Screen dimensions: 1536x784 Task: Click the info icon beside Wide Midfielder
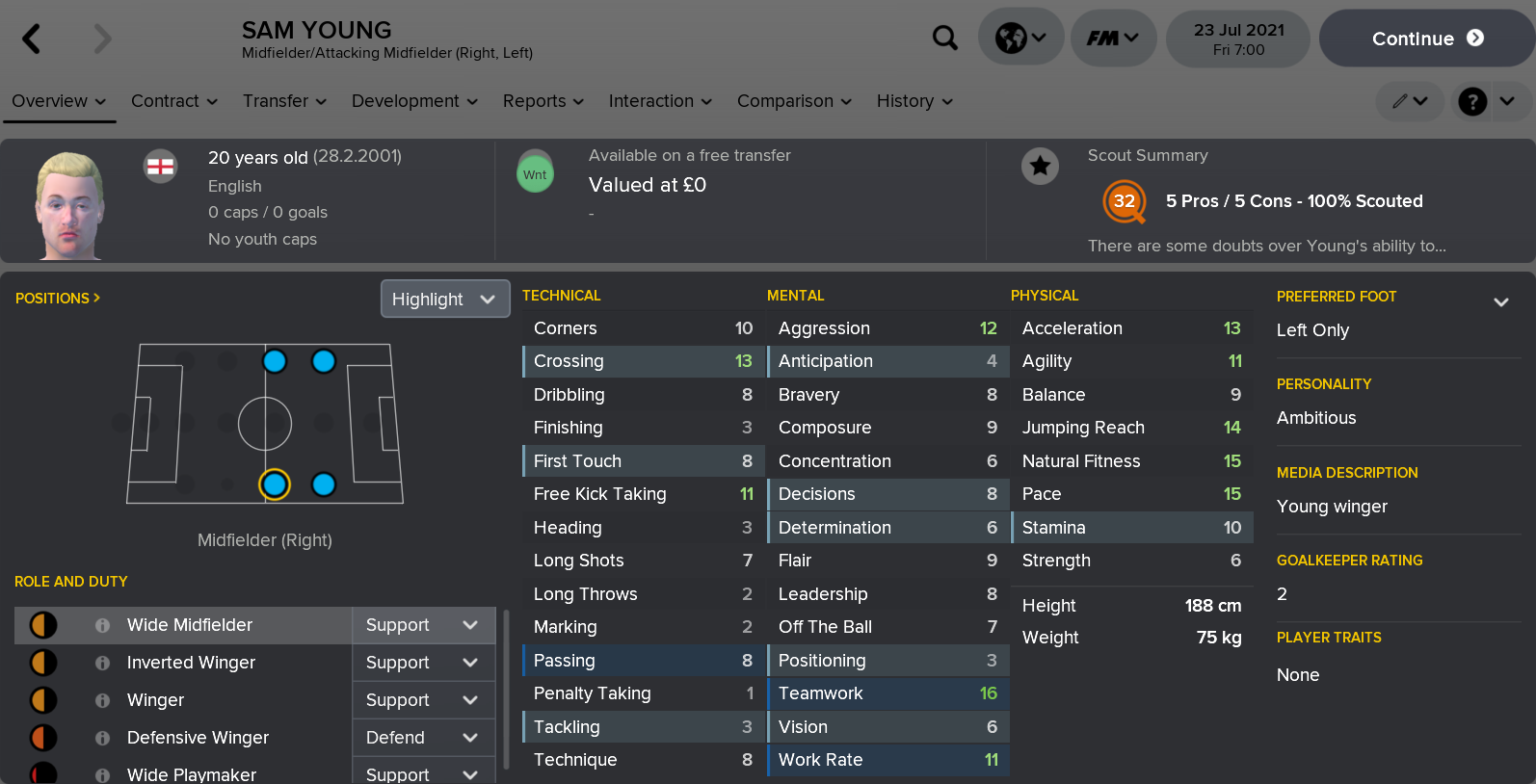point(101,625)
